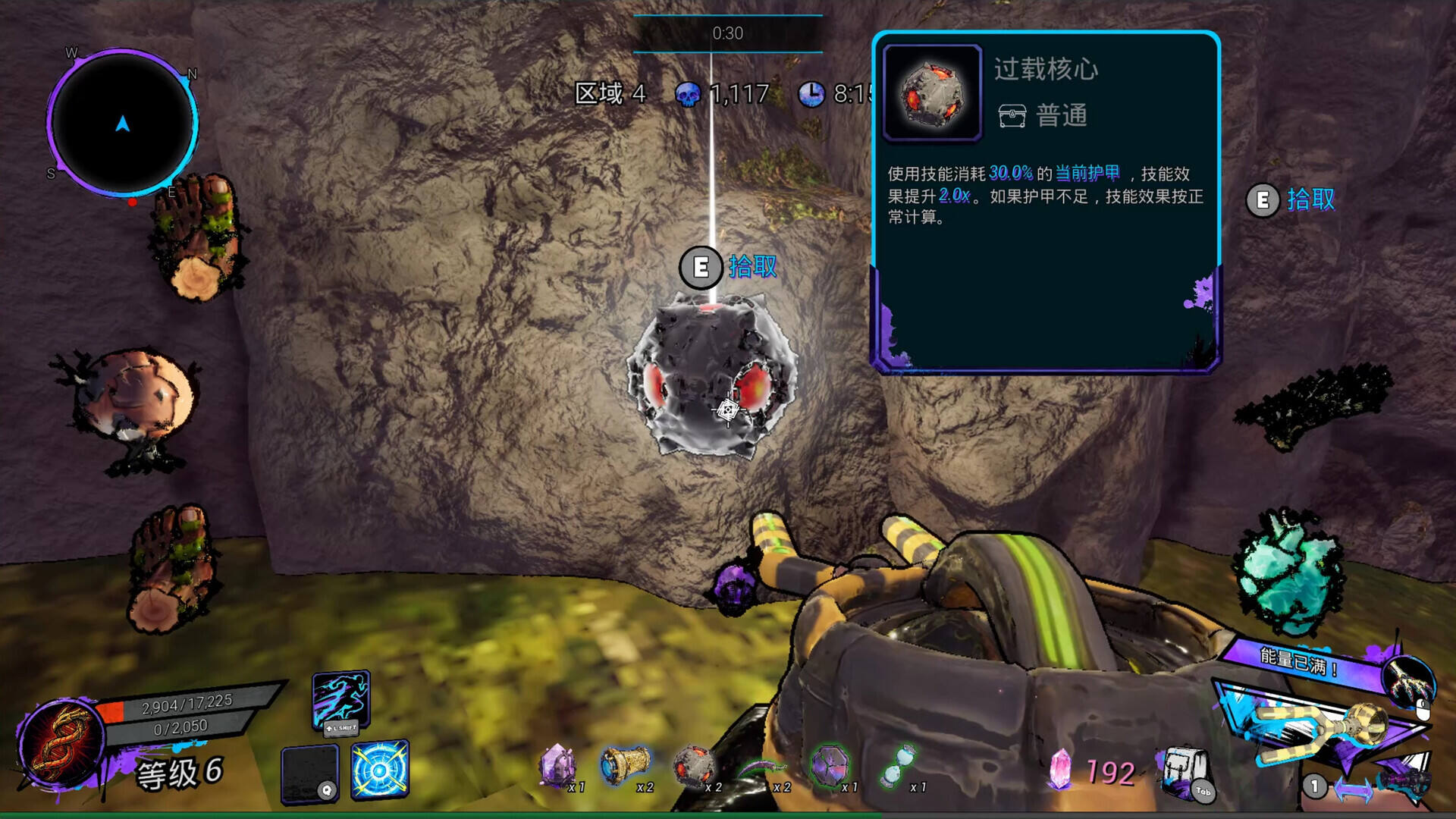Choose the golden cylinder relic item
Screen dimensions: 1456x819
pos(626,764)
